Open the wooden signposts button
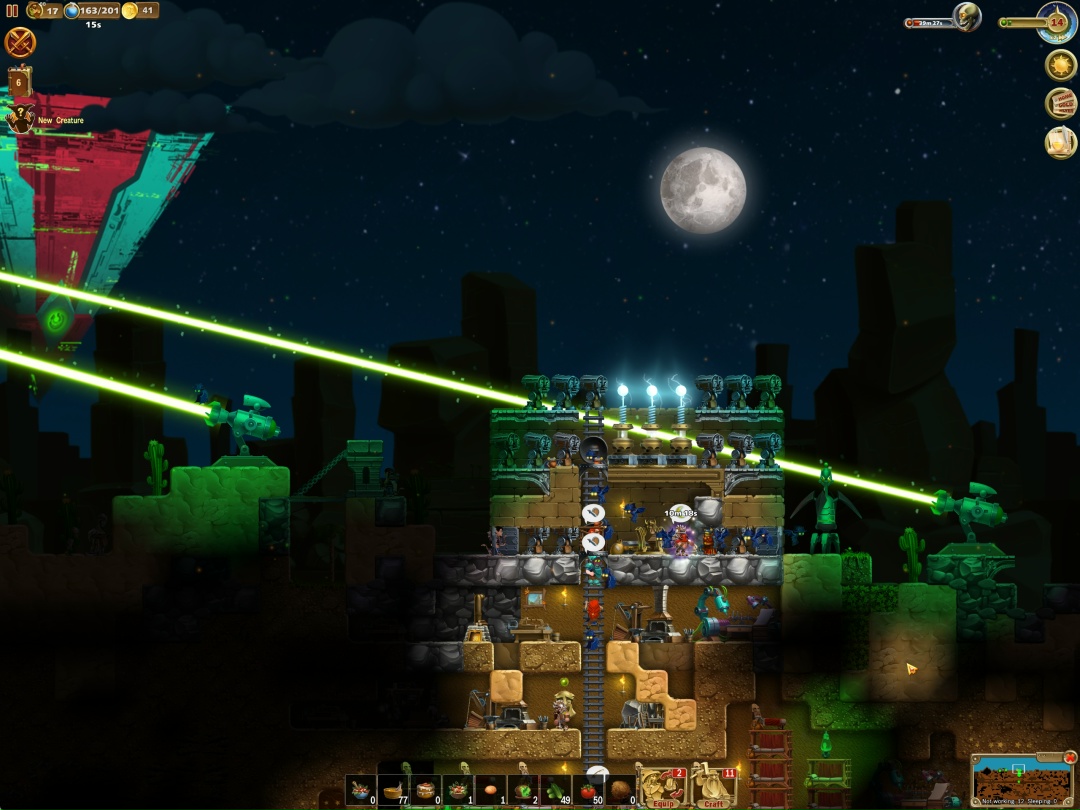 (x=1060, y=104)
